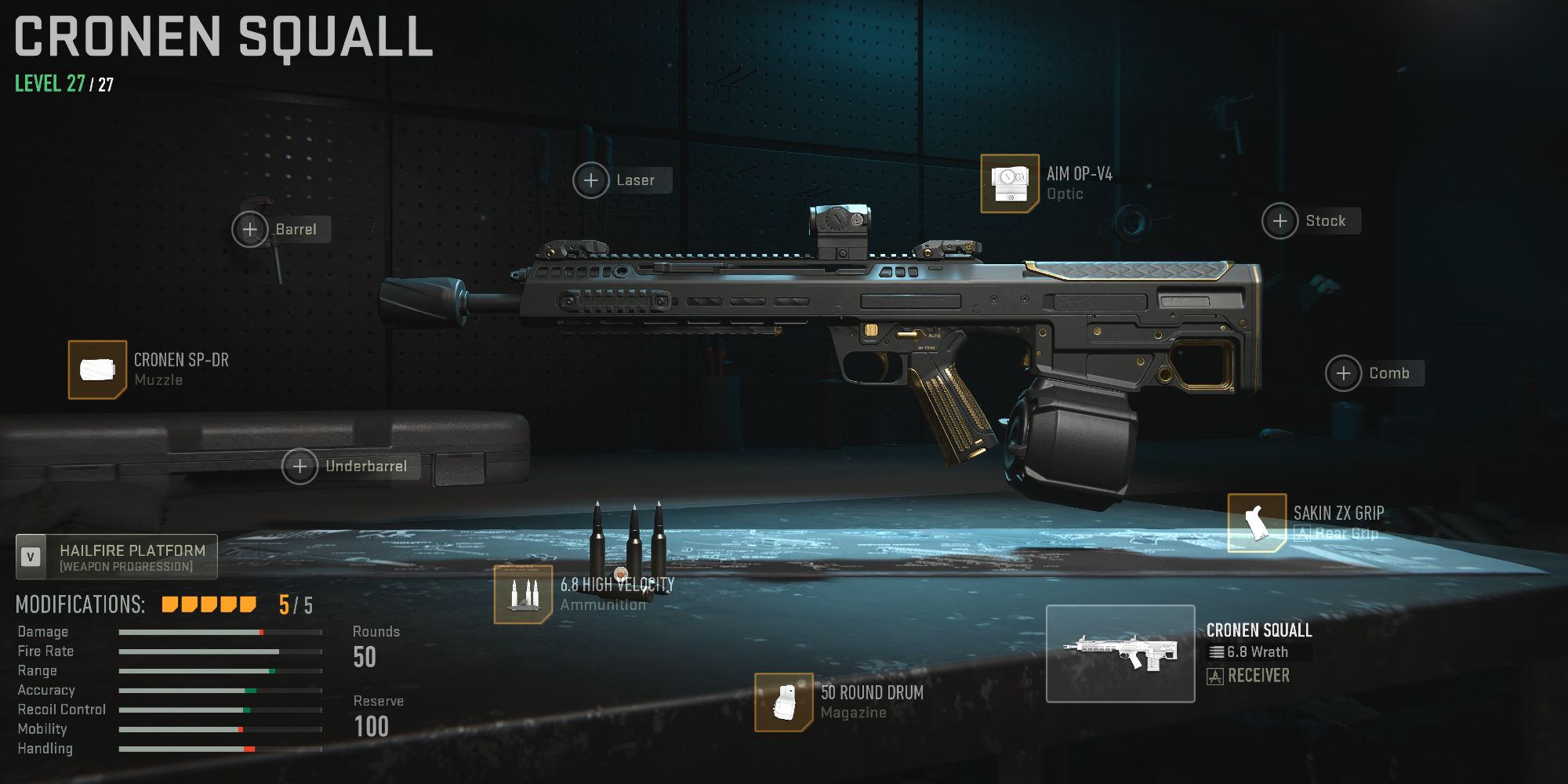Select the 6.8 High Velocity ammunition icon
The image size is (1568, 784).
tap(524, 595)
